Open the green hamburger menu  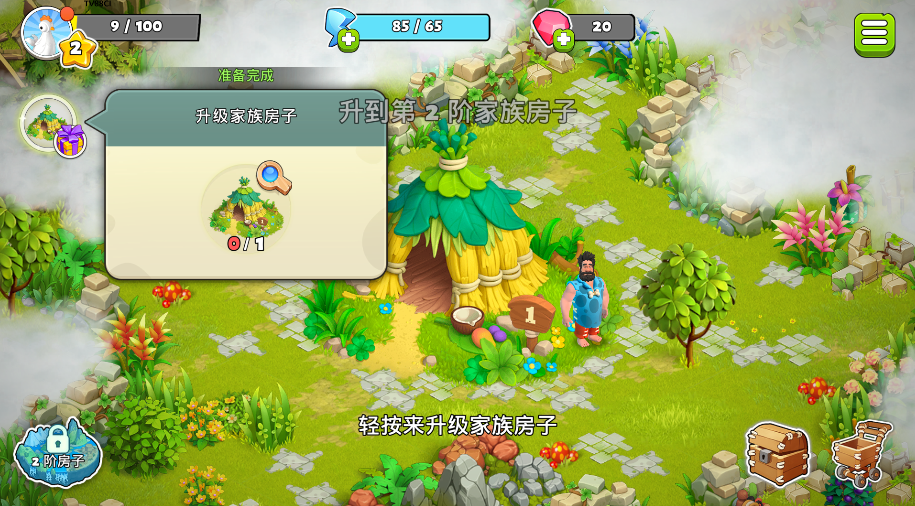click(x=874, y=34)
